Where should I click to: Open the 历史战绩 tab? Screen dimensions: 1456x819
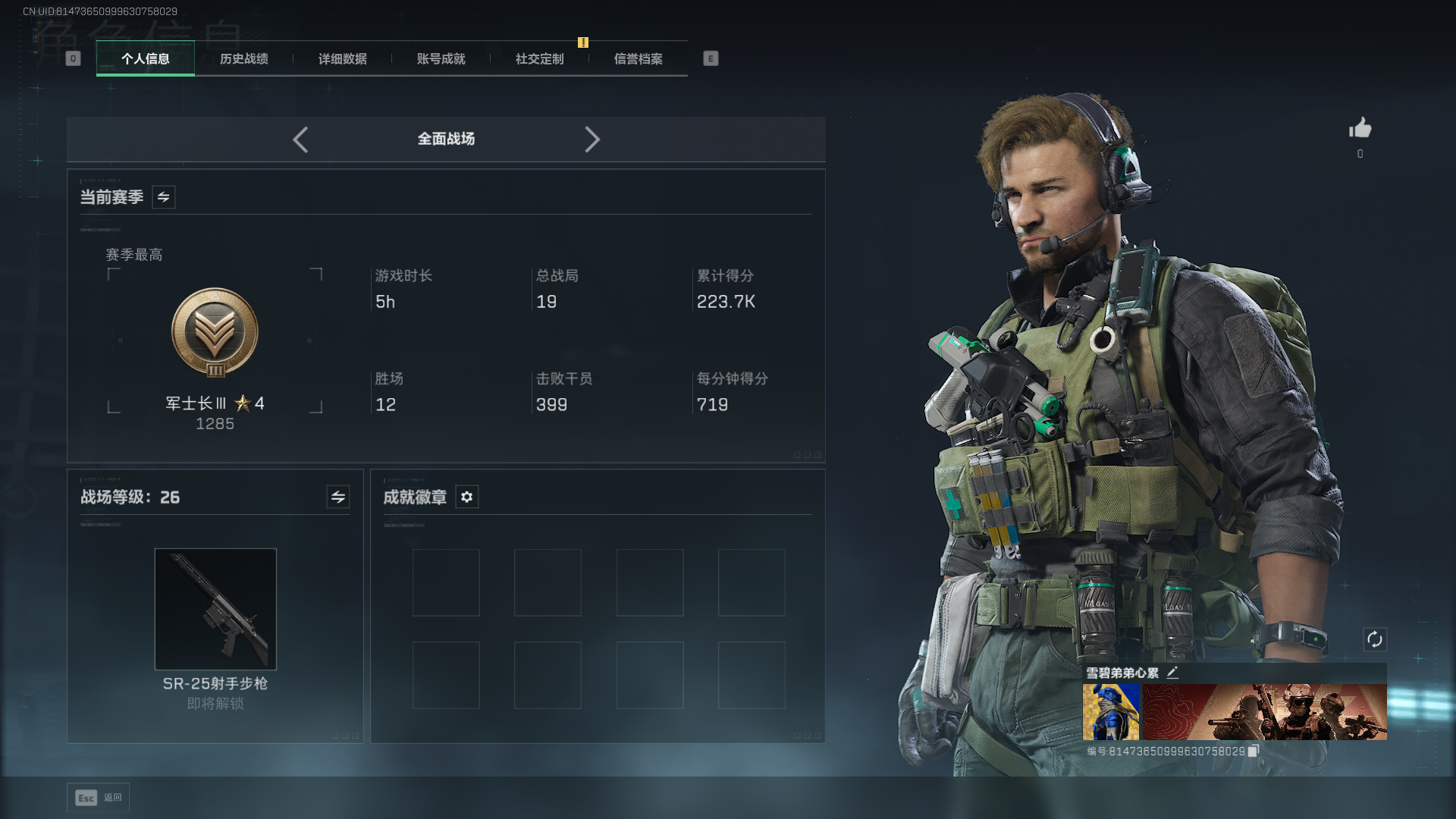tap(244, 59)
